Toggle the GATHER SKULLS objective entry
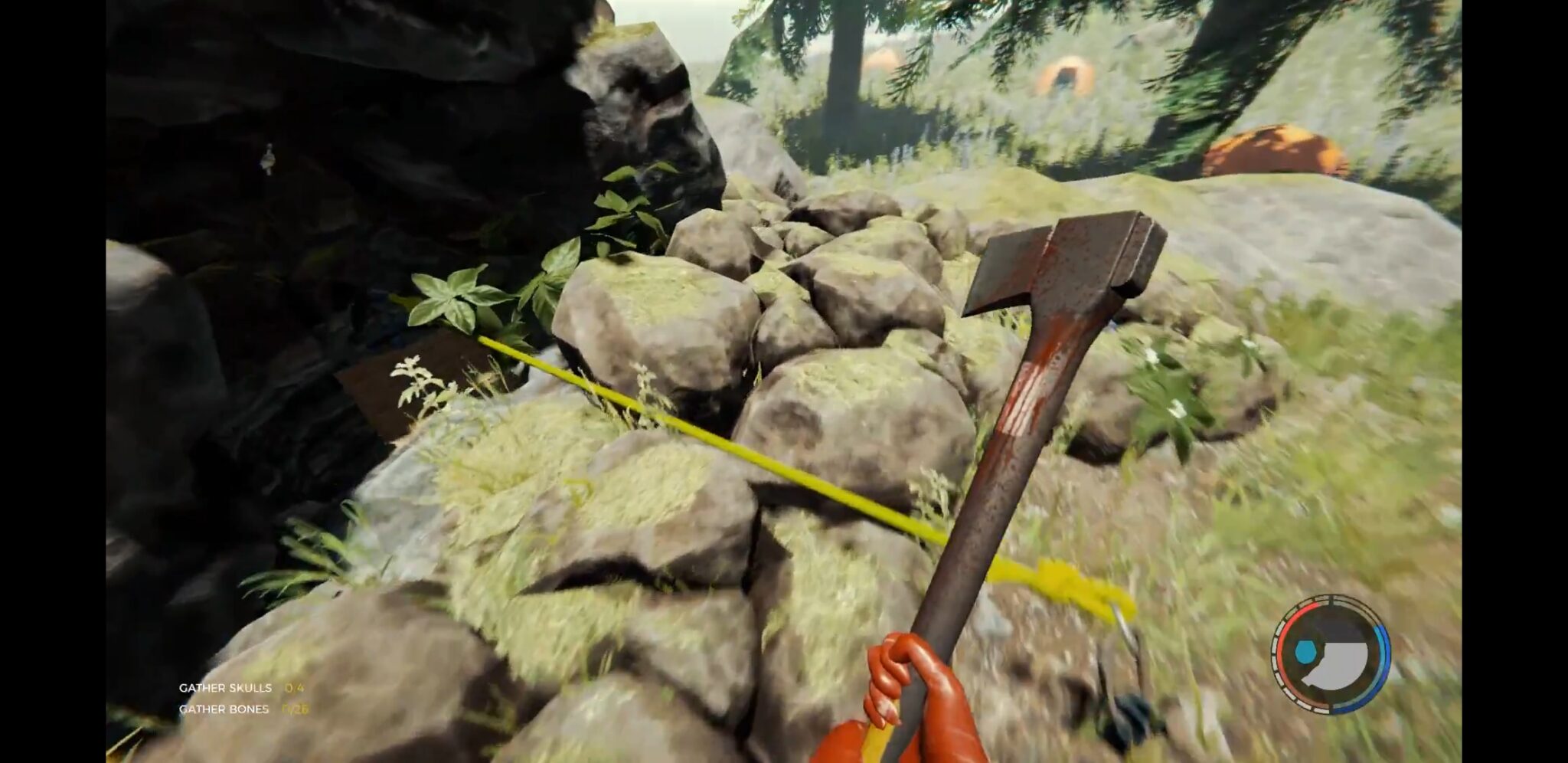This screenshot has width=1568, height=763. [224, 689]
